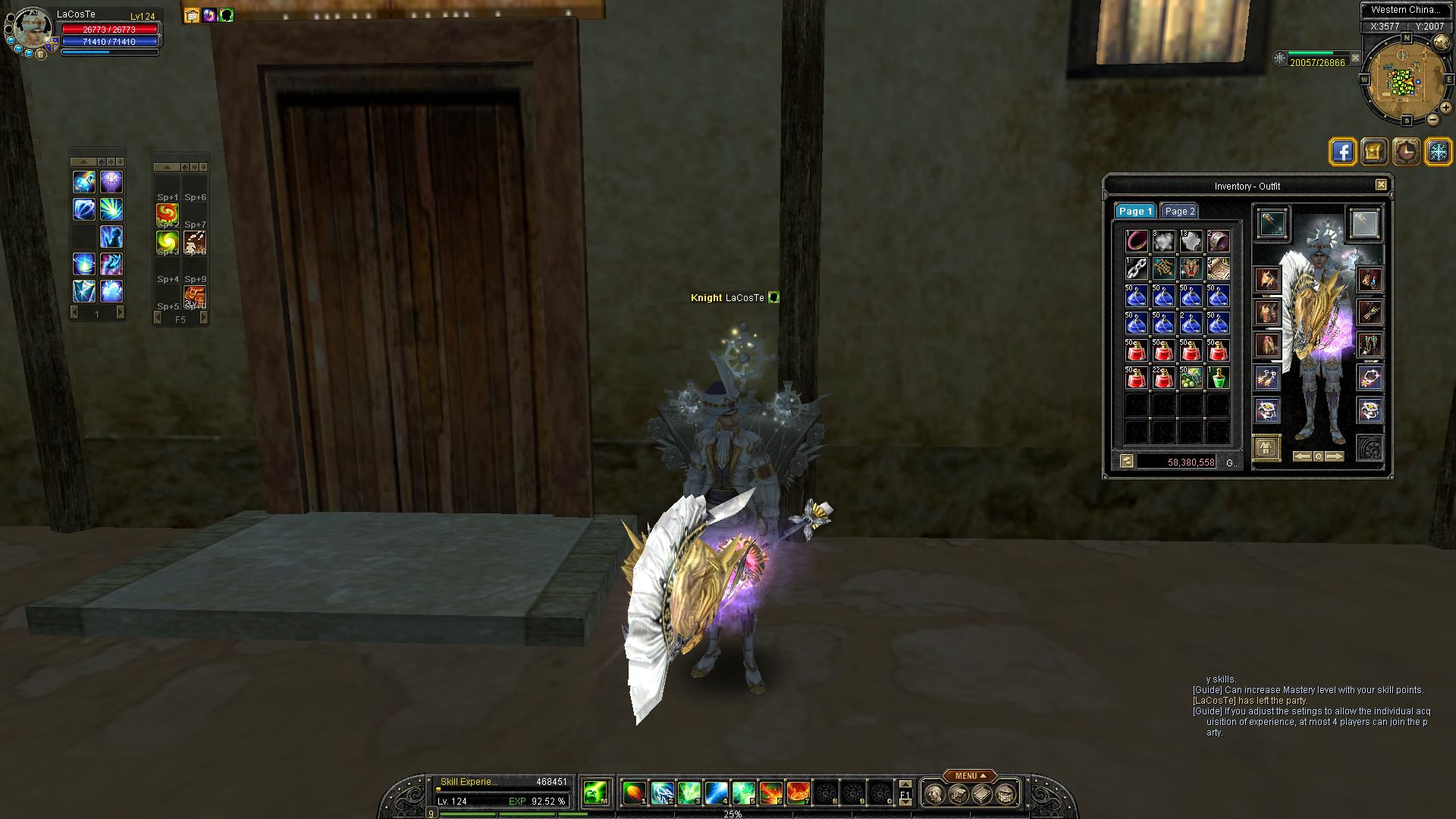Close the 20057/26866 gauge bar
The image size is (1456, 819).
click(1355, 58)
